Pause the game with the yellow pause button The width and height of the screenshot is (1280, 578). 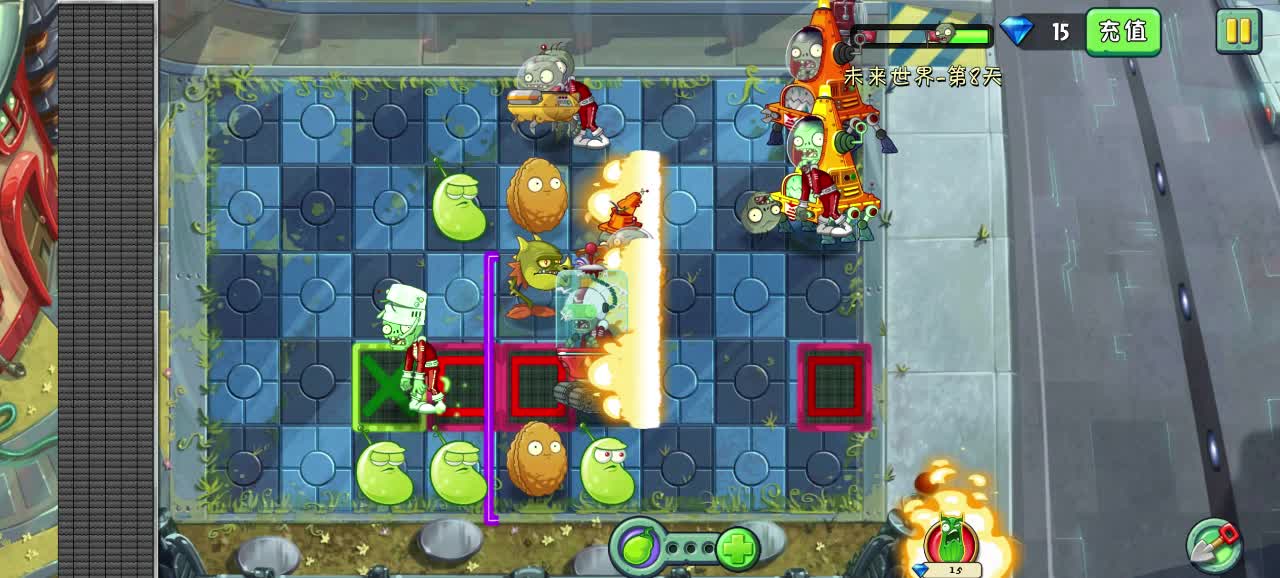point(1238,31)
